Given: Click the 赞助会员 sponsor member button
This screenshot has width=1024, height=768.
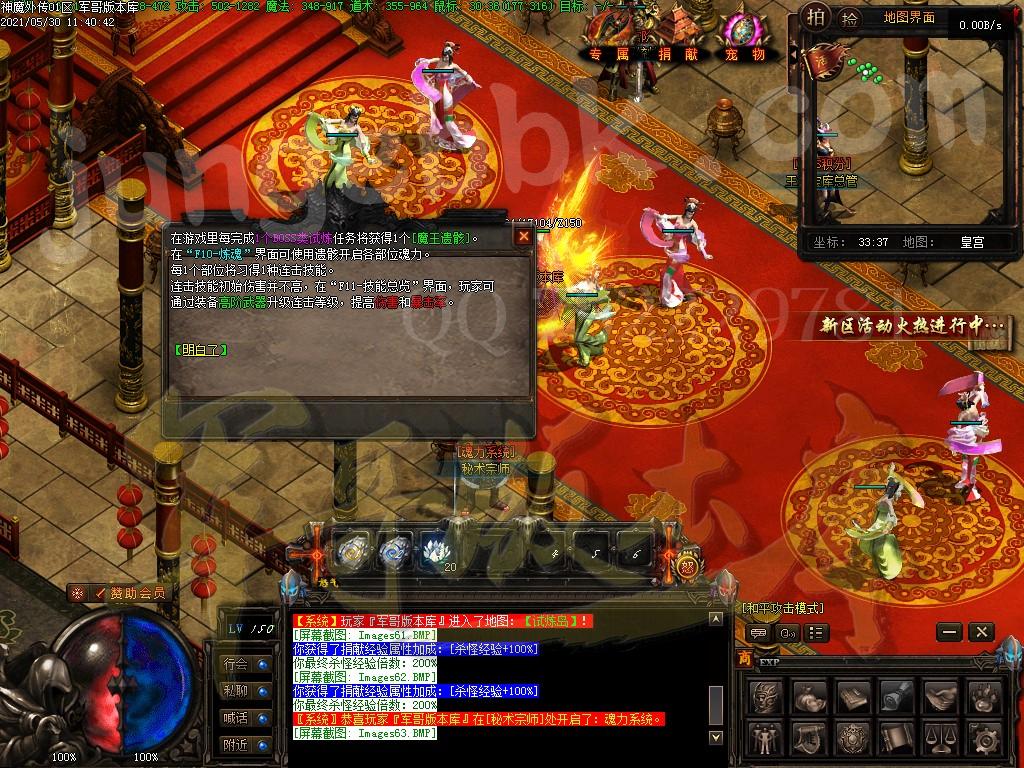Looking at the screenshot, I should coord(118,593).
